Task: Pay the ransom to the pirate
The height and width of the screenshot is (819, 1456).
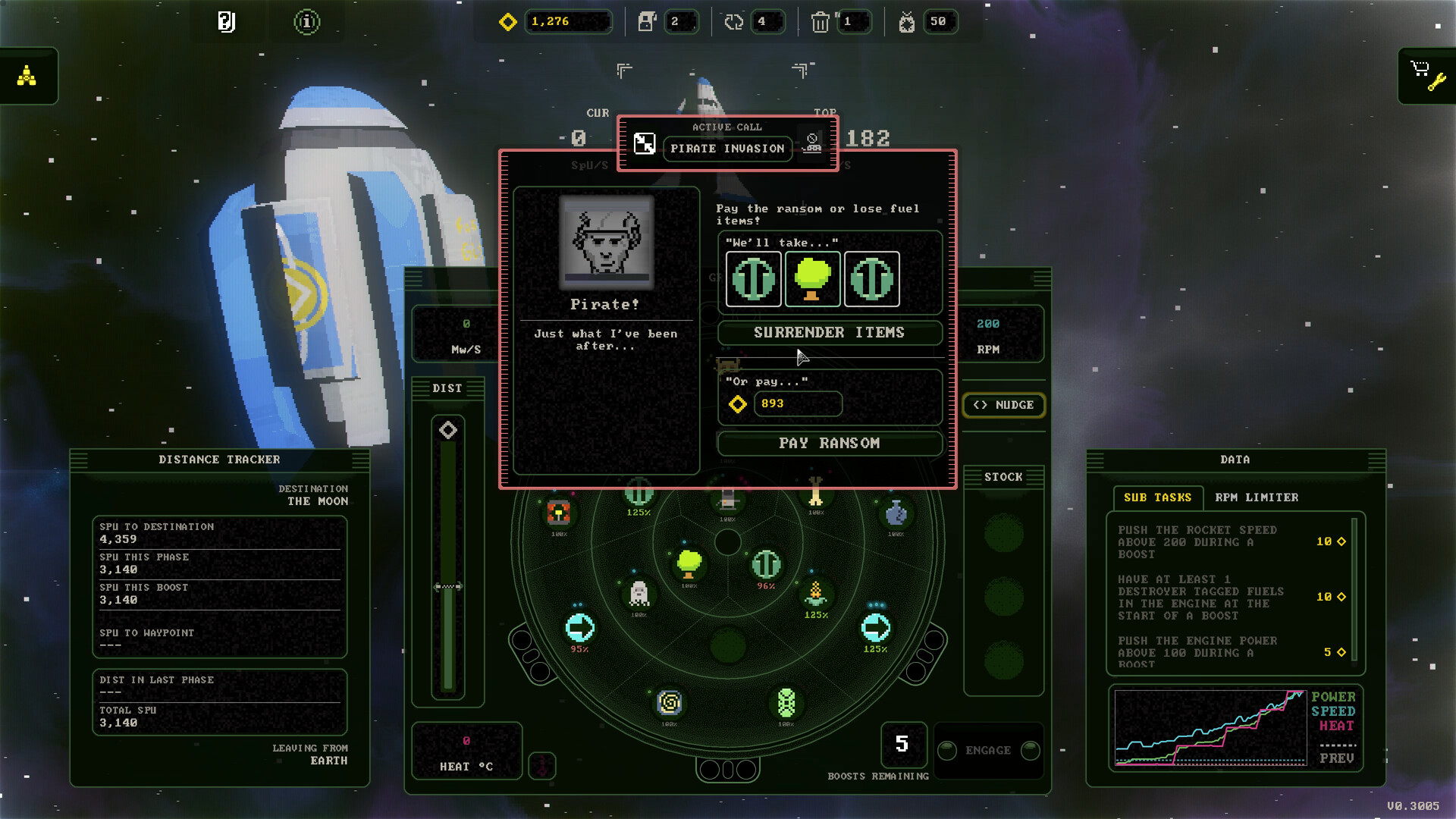Action: pos(829,444)
